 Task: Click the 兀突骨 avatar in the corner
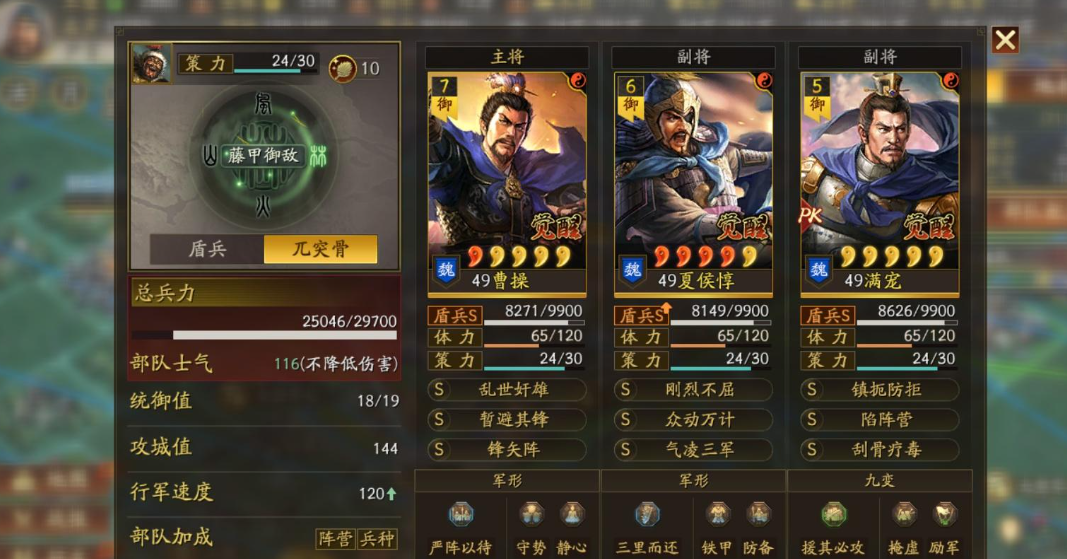(x=151, y=62)
